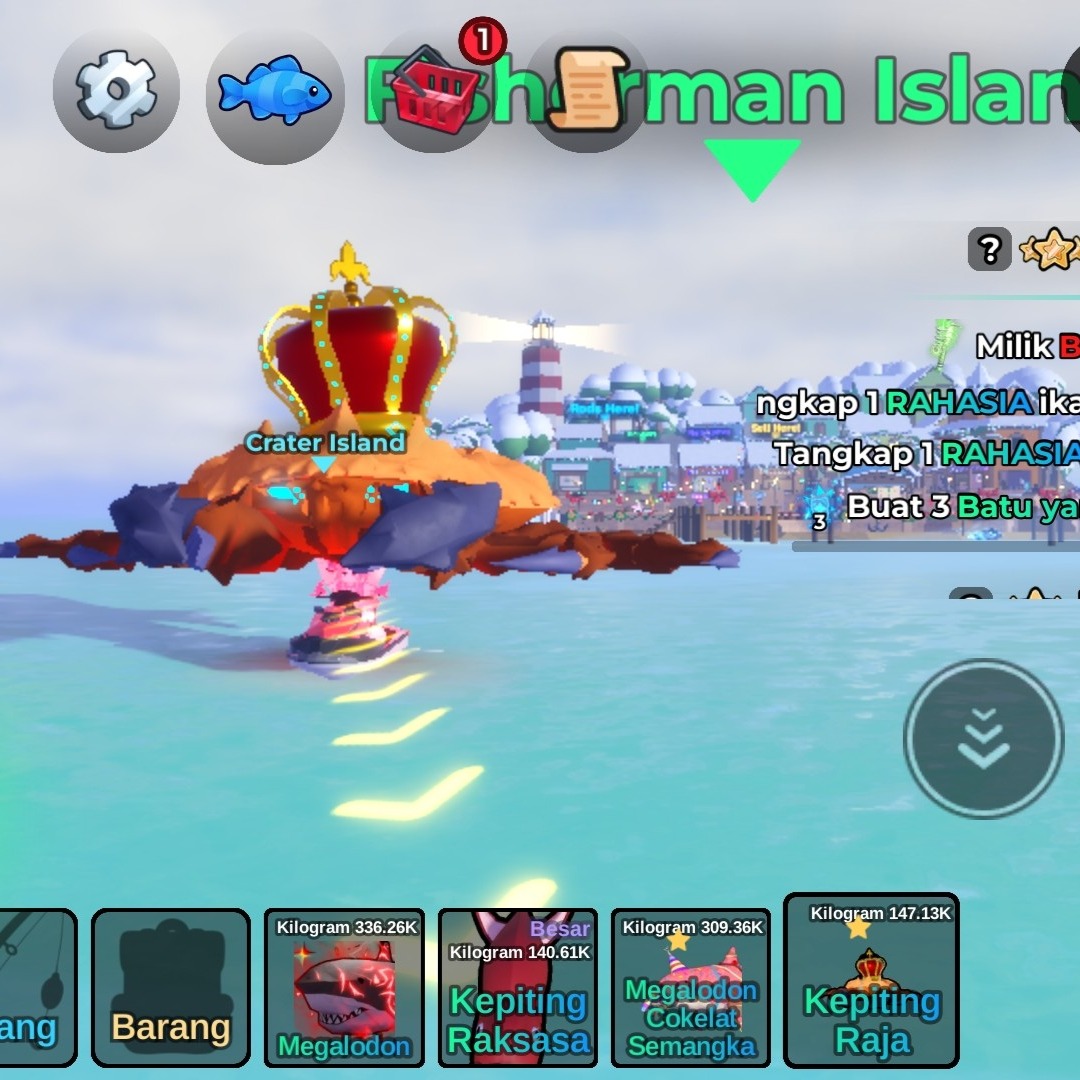Select the Megalodon hotbar slot
Viewport: 1080px width, 1080px height.
coord(344,987)
